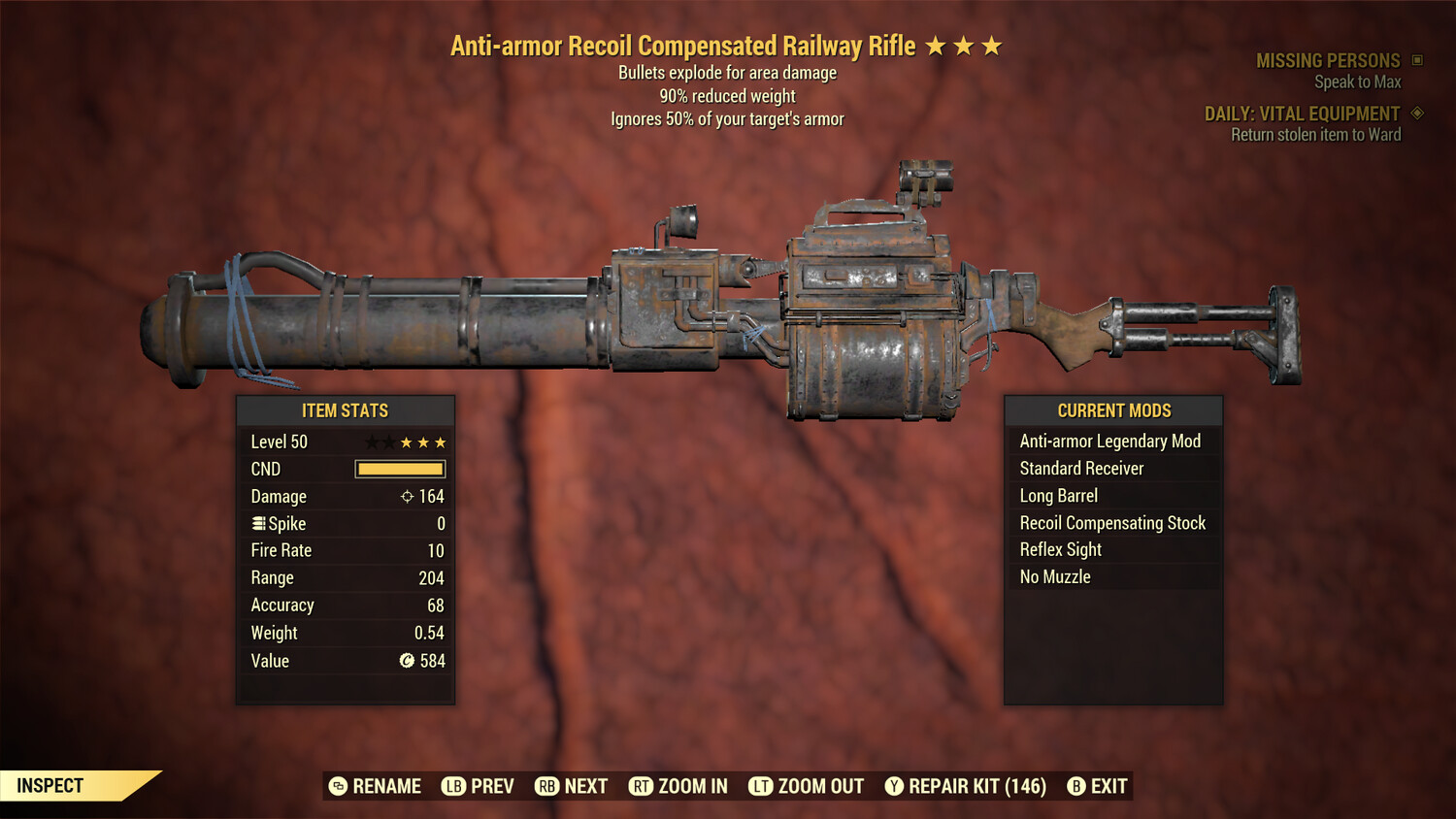Click the RENAME button
Screen dimensions: 1456x819
click(x=377, y=786)
